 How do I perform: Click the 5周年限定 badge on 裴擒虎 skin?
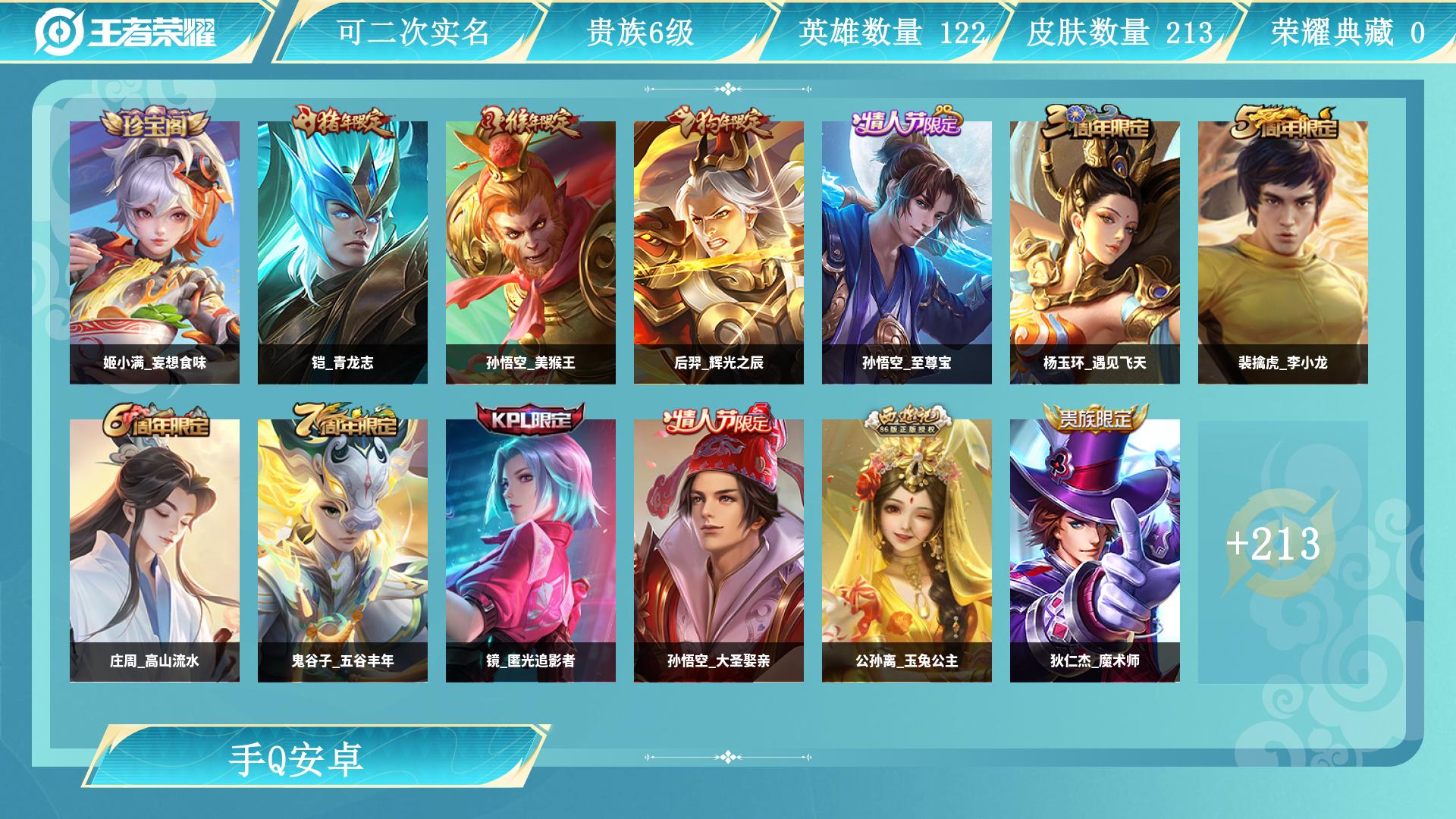click(1284, 121)
